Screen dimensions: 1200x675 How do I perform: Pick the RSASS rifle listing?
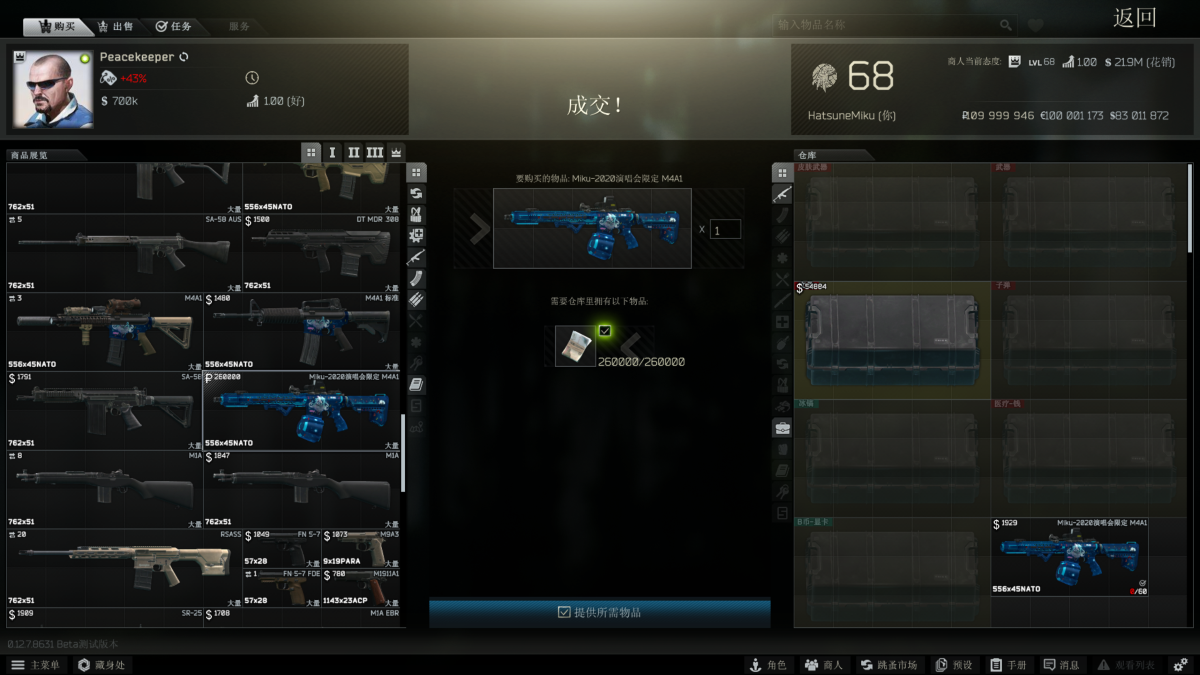[124, 568]
